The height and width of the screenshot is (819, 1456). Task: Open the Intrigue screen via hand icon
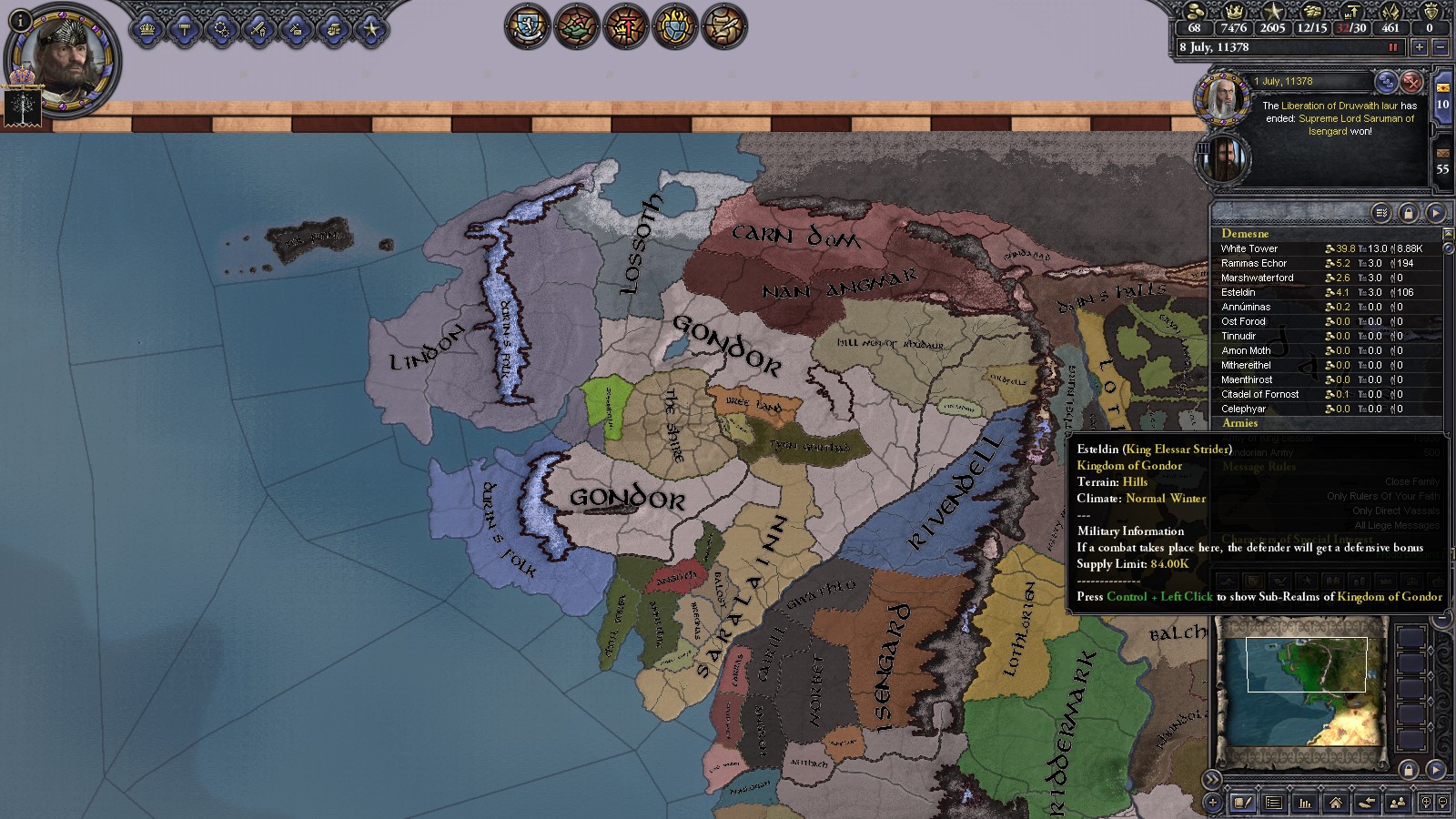[x=330, y=29]
